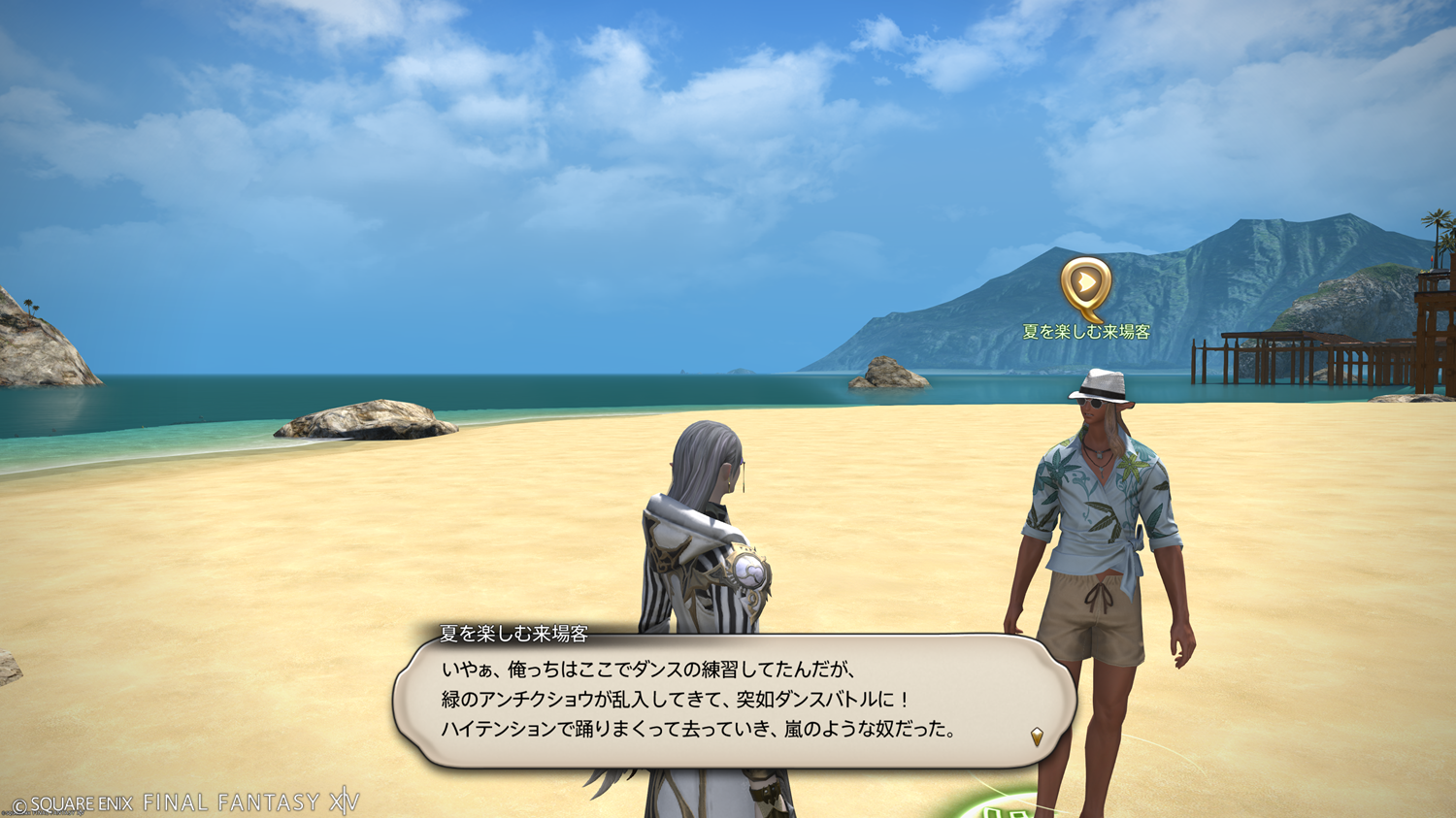
Task: Advance the dialogue by clicking the speech text
Action: (x=699, y=700)
